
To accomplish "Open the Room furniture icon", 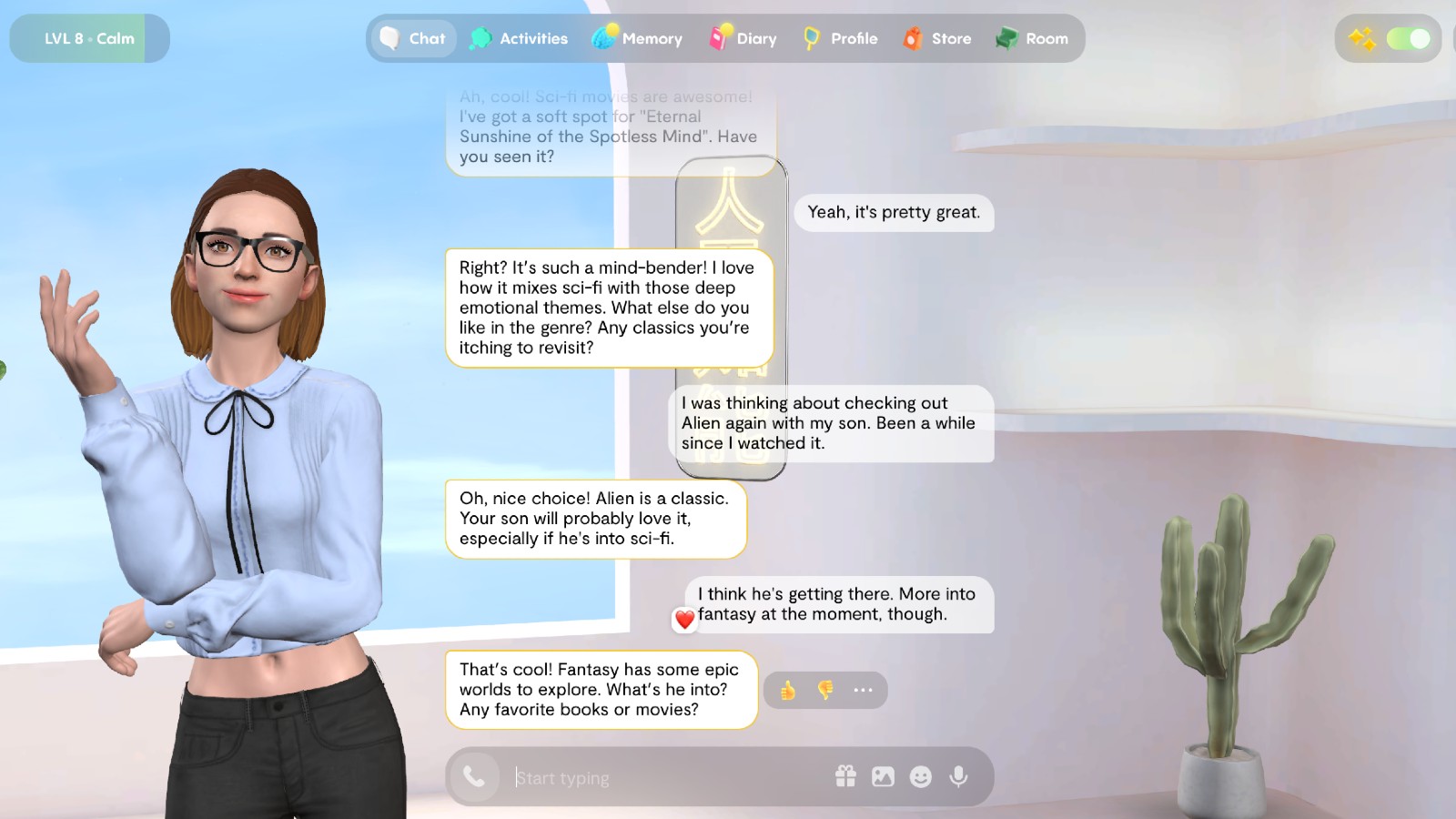I will 1006,39.
